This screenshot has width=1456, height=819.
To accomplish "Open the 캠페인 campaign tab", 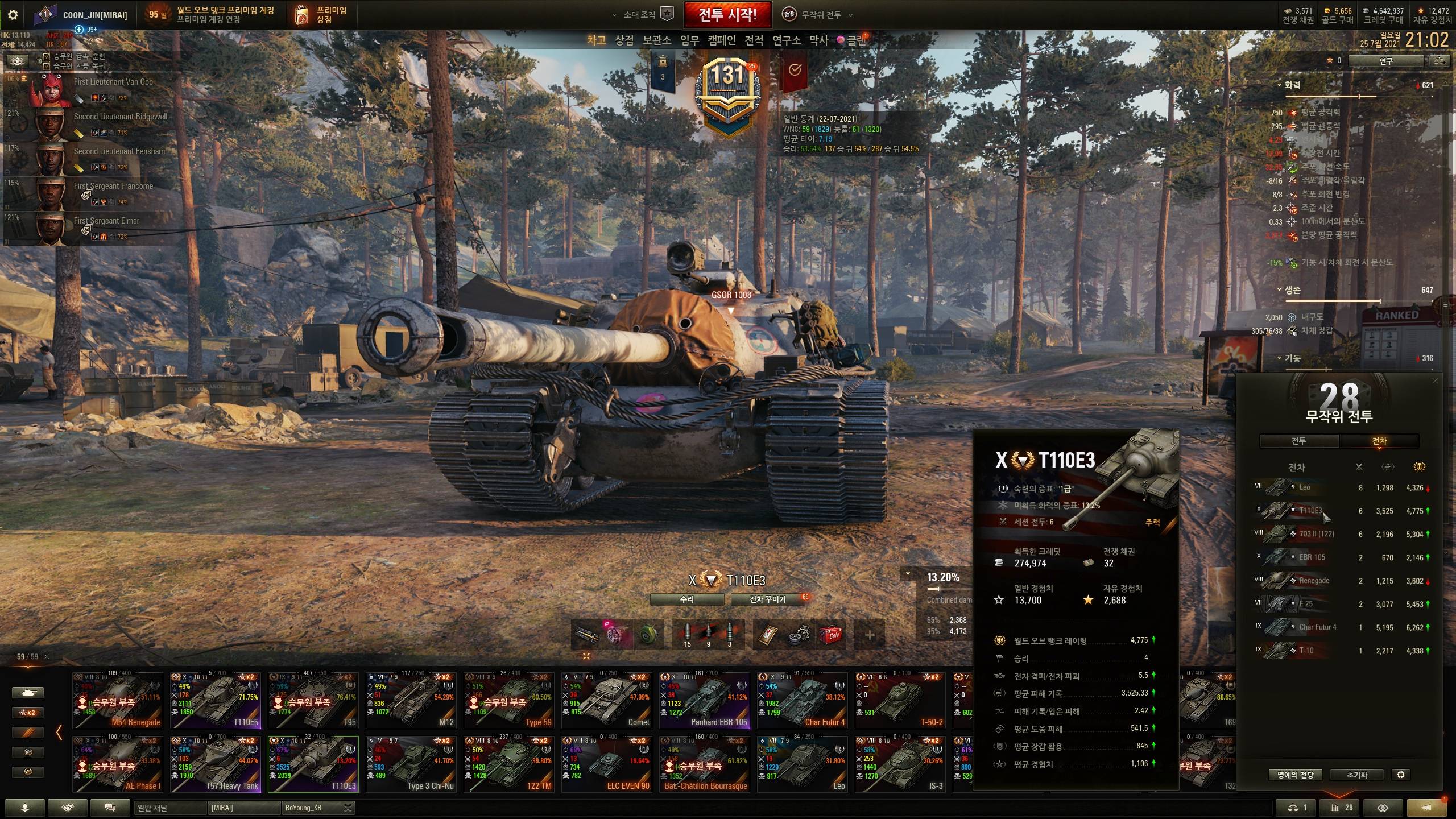I will coord(722,40).
